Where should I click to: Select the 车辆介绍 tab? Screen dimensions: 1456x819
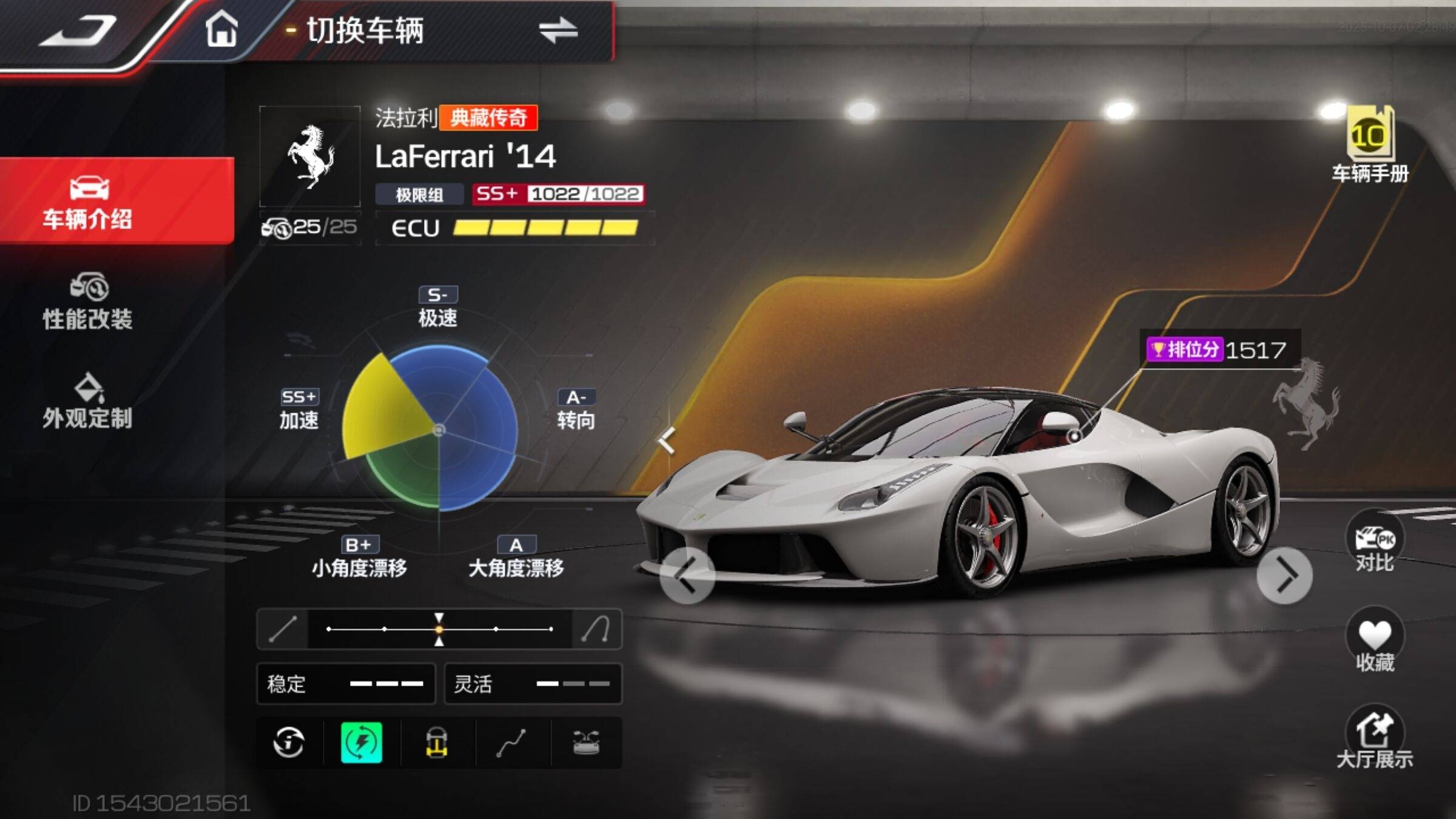tap(88, 201)
